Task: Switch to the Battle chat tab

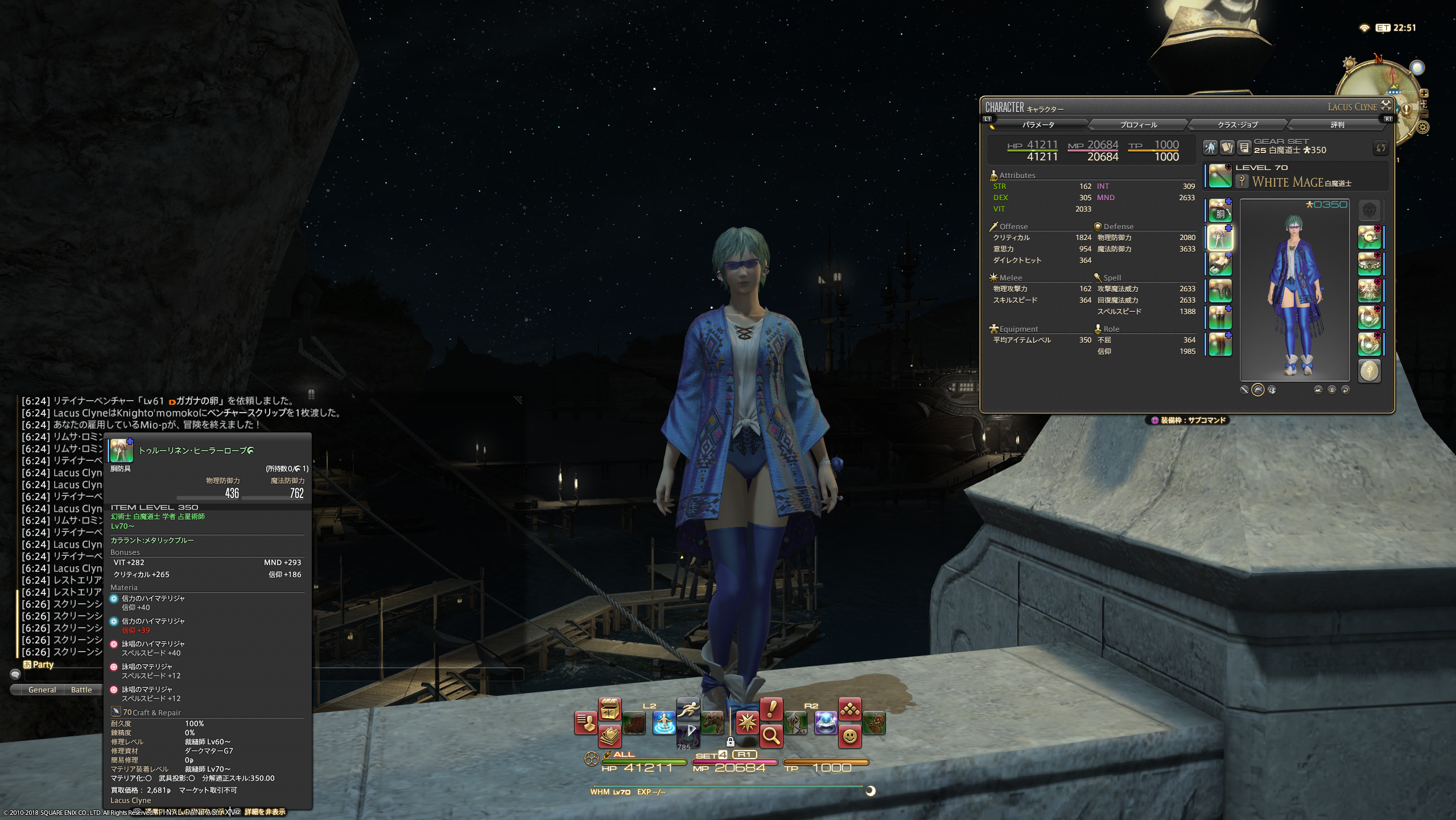Action: coord(81,690)
